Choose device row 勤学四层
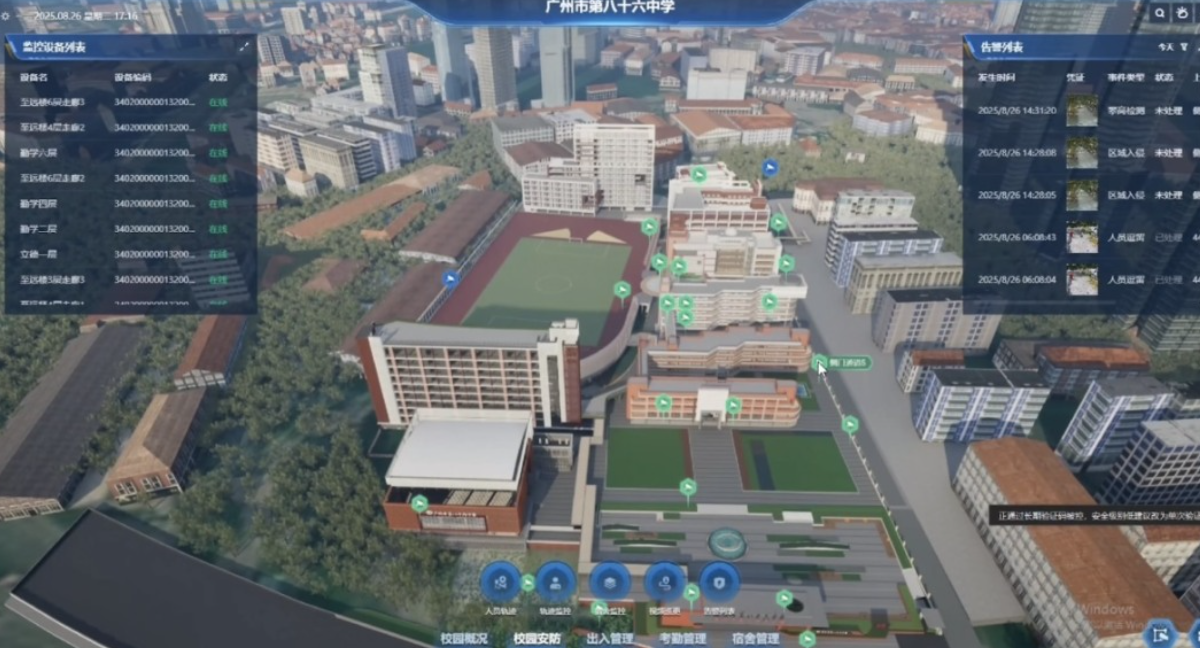The height and width of the screenshot is (648, 1200). [x=120, y=203]
